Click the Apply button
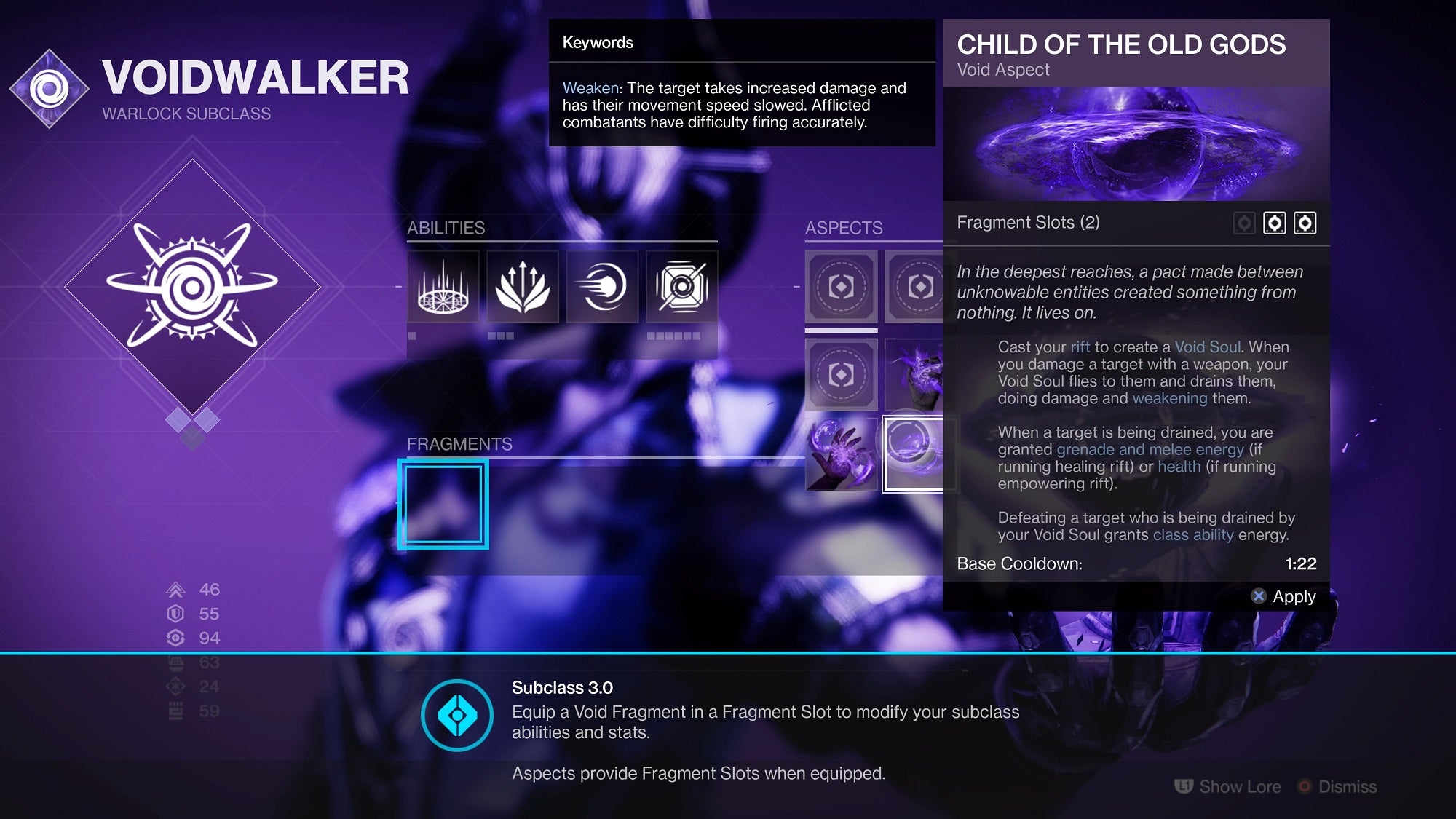1456x819 pixels. (1285, 596)
